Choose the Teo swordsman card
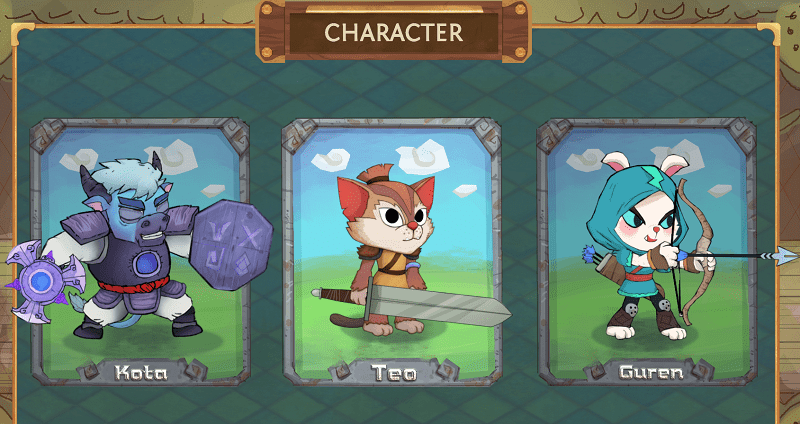Viewport: 800px width, 424px height. click(x=392, y=250)
